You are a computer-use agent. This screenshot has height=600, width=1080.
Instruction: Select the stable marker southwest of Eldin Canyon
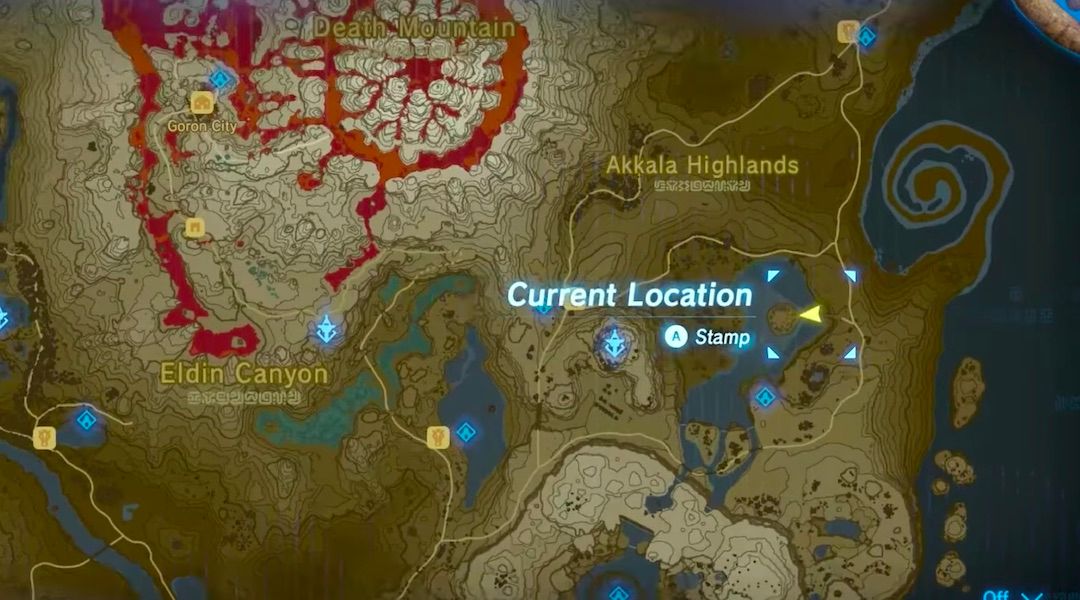44,437
